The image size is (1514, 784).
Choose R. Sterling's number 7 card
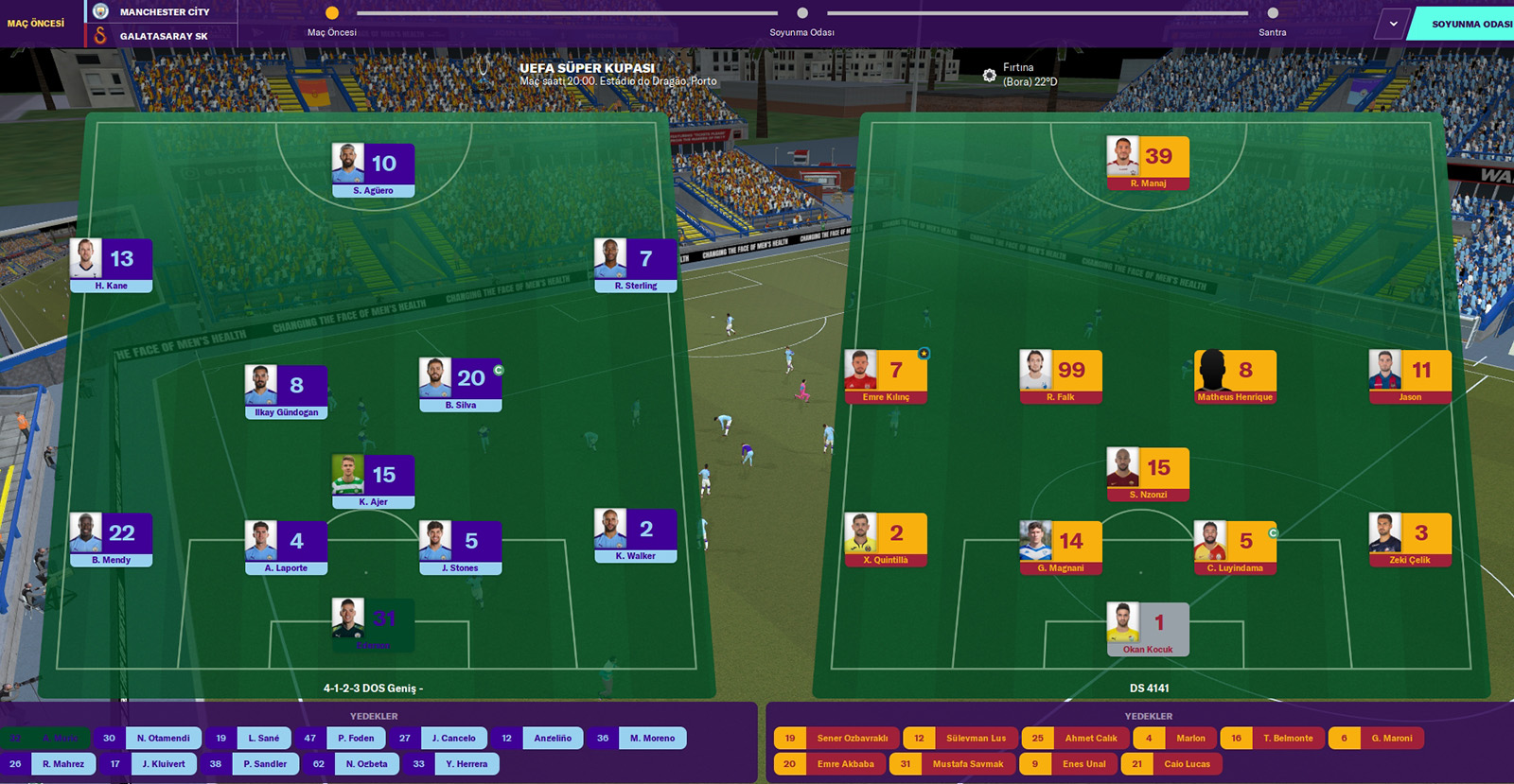click(635, 266)
